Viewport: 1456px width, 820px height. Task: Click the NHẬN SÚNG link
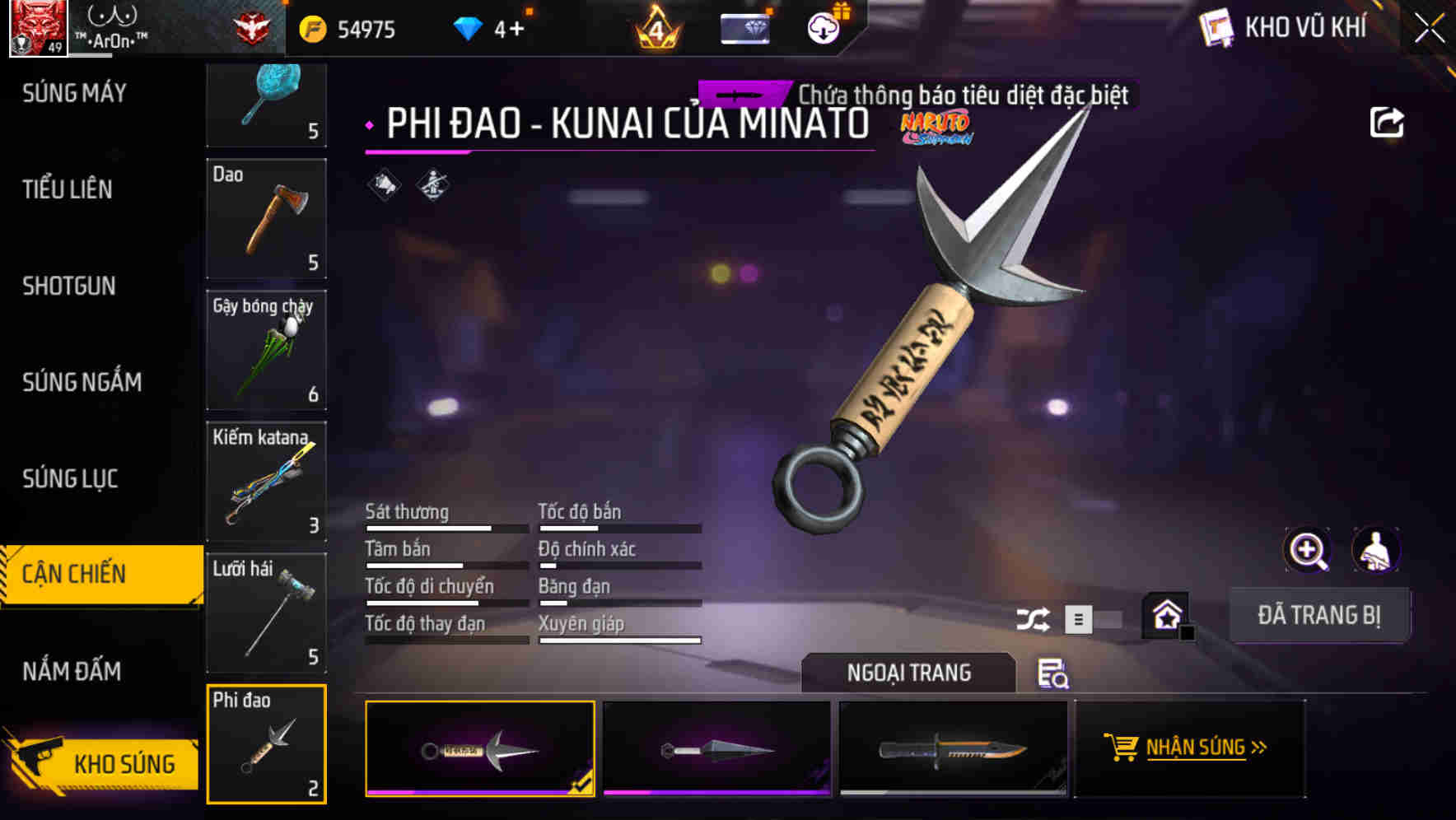pyautogui.click(x=1198, y=748)
